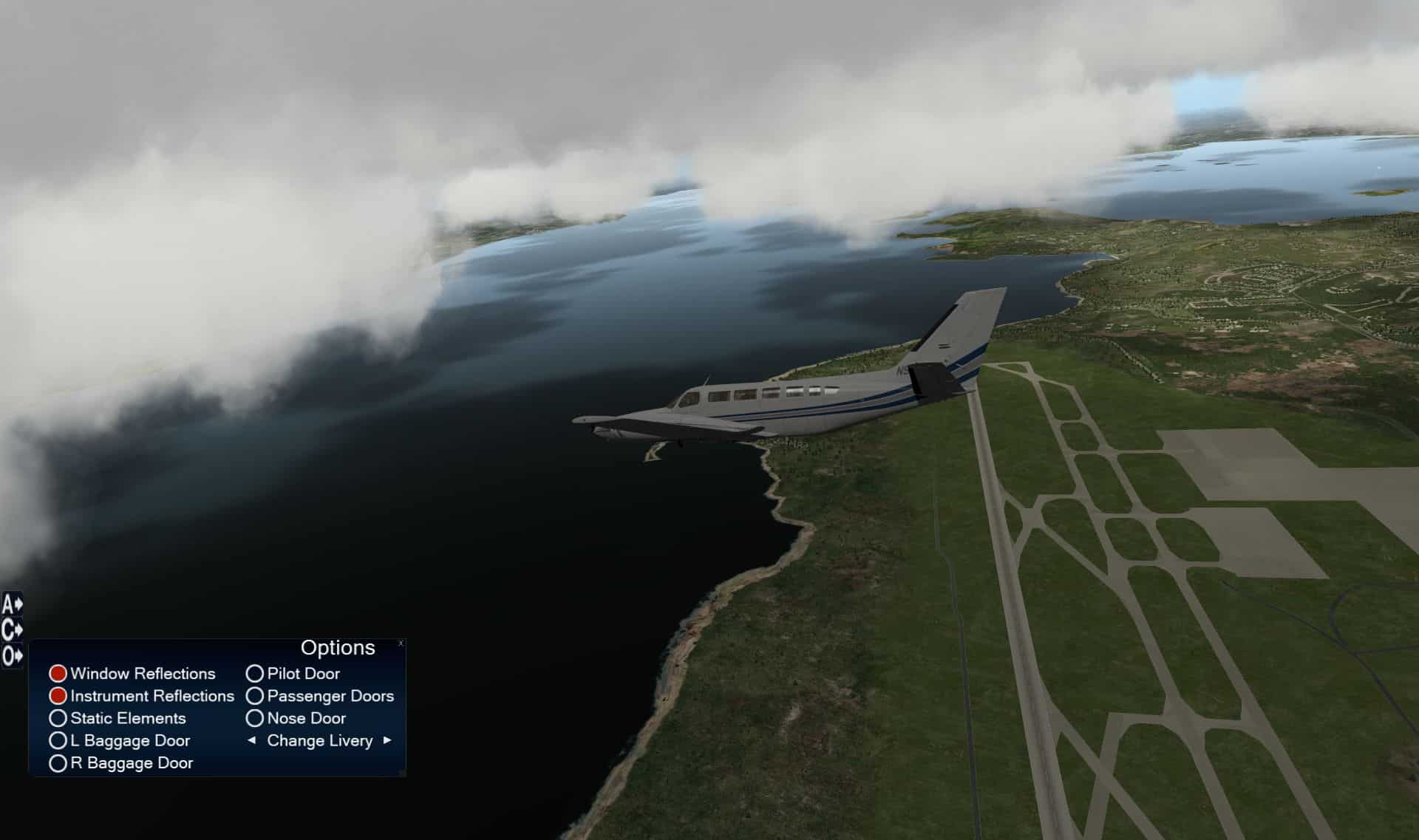
Task: Click the A side tab
Action: (x=12, y=605)
